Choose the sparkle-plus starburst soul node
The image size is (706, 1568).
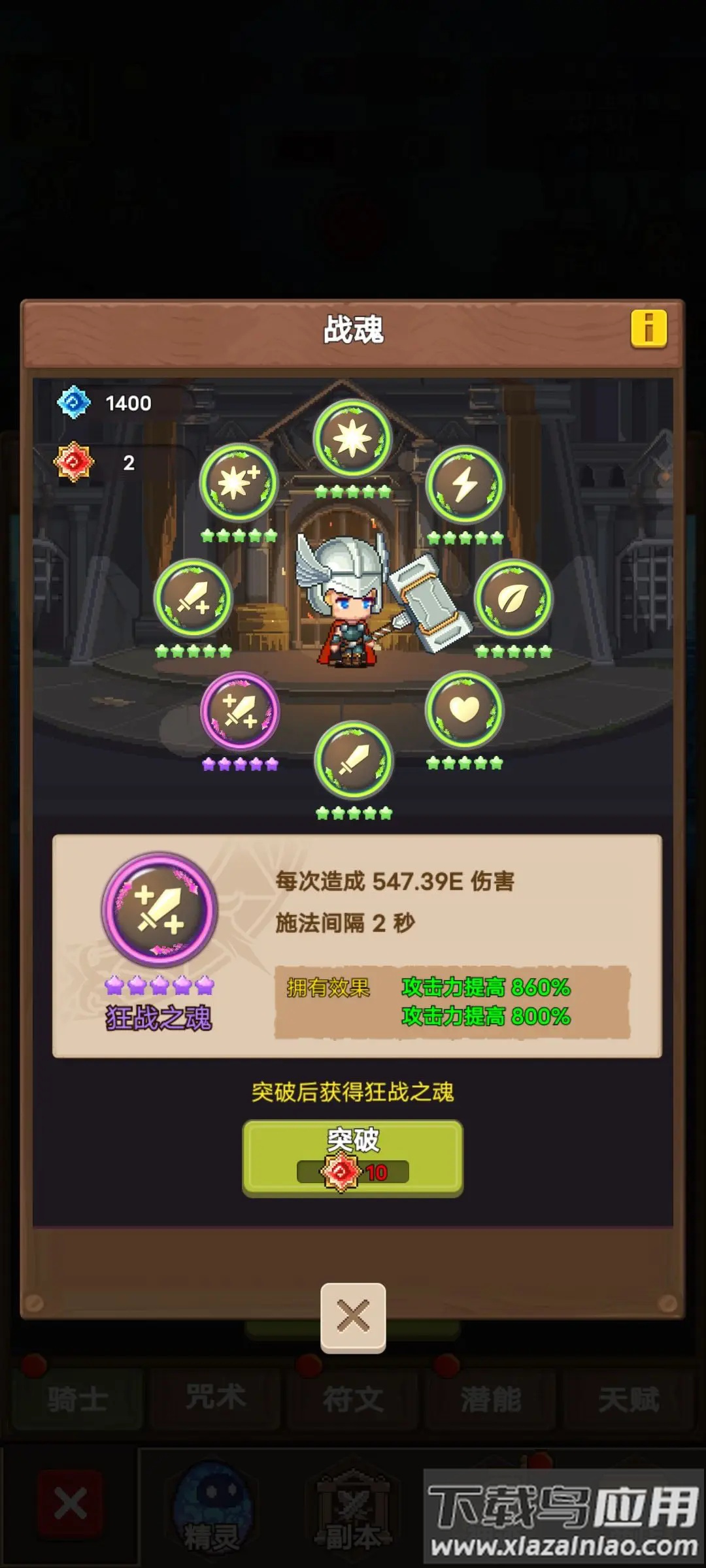(239, 483)
